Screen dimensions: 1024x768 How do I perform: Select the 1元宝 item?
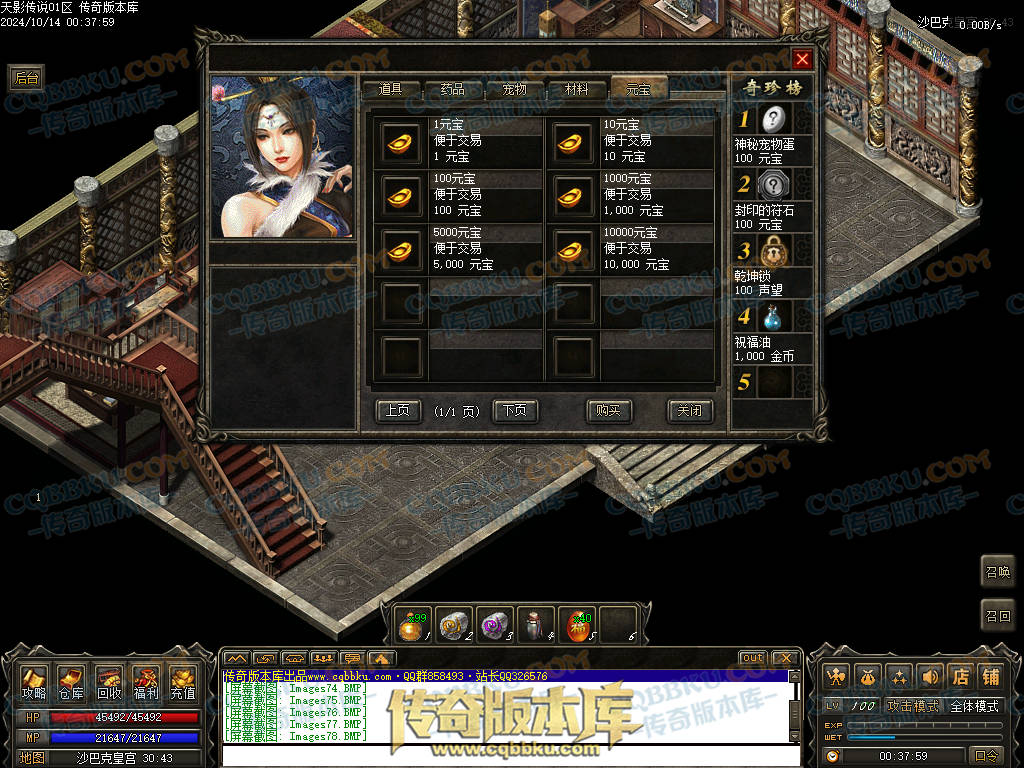coord(403,141)
